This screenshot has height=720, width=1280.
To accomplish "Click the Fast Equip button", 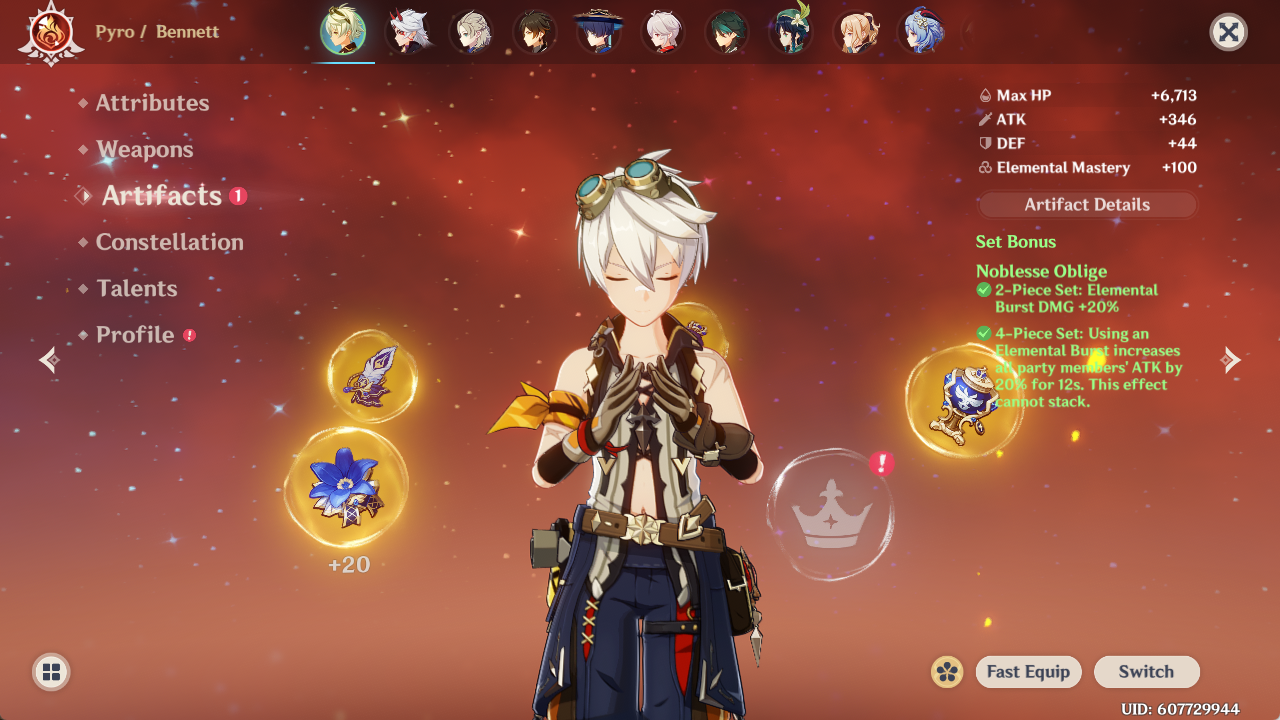I will 1028,672.
